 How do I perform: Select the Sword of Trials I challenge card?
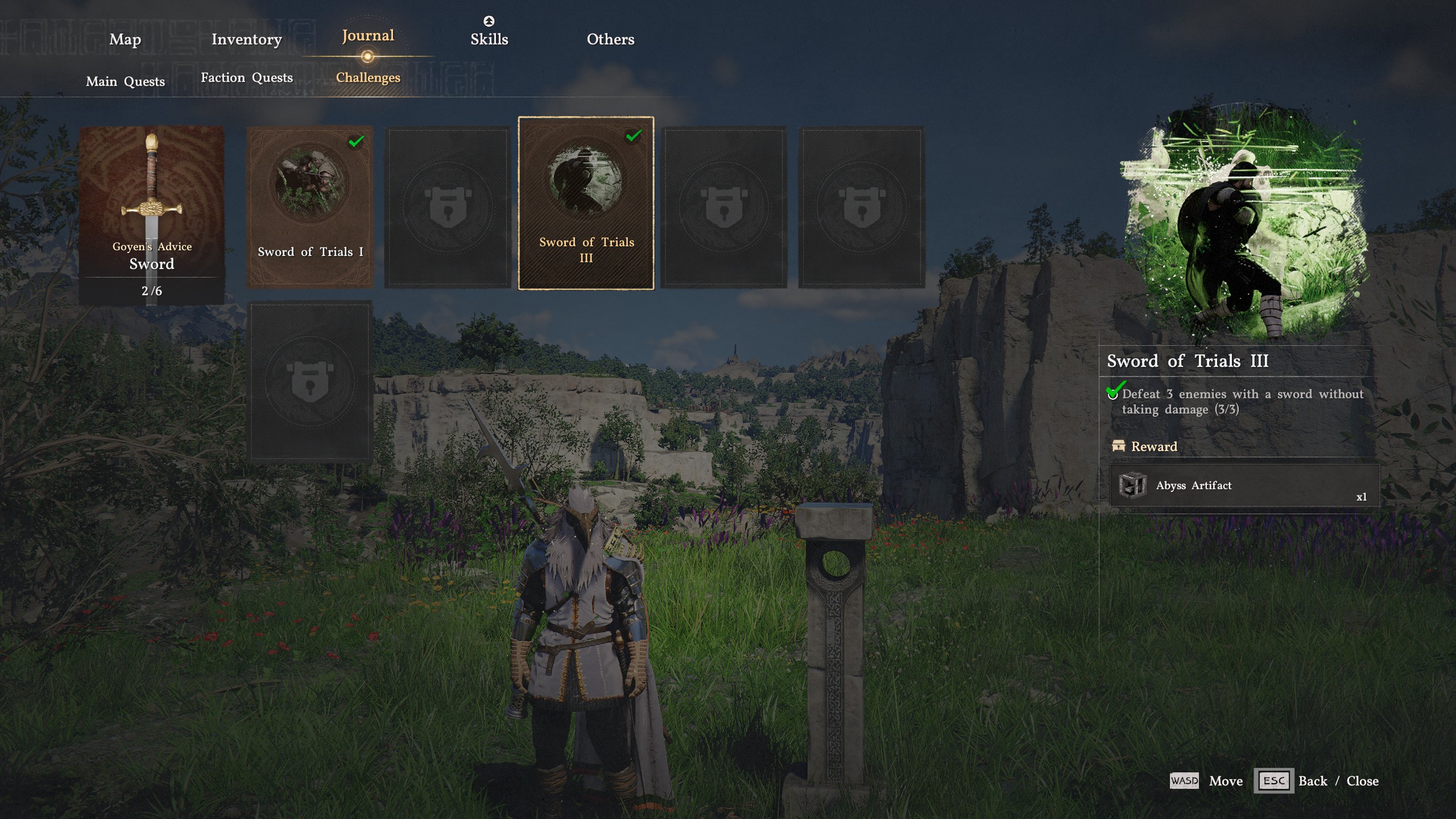pos(311,208)
